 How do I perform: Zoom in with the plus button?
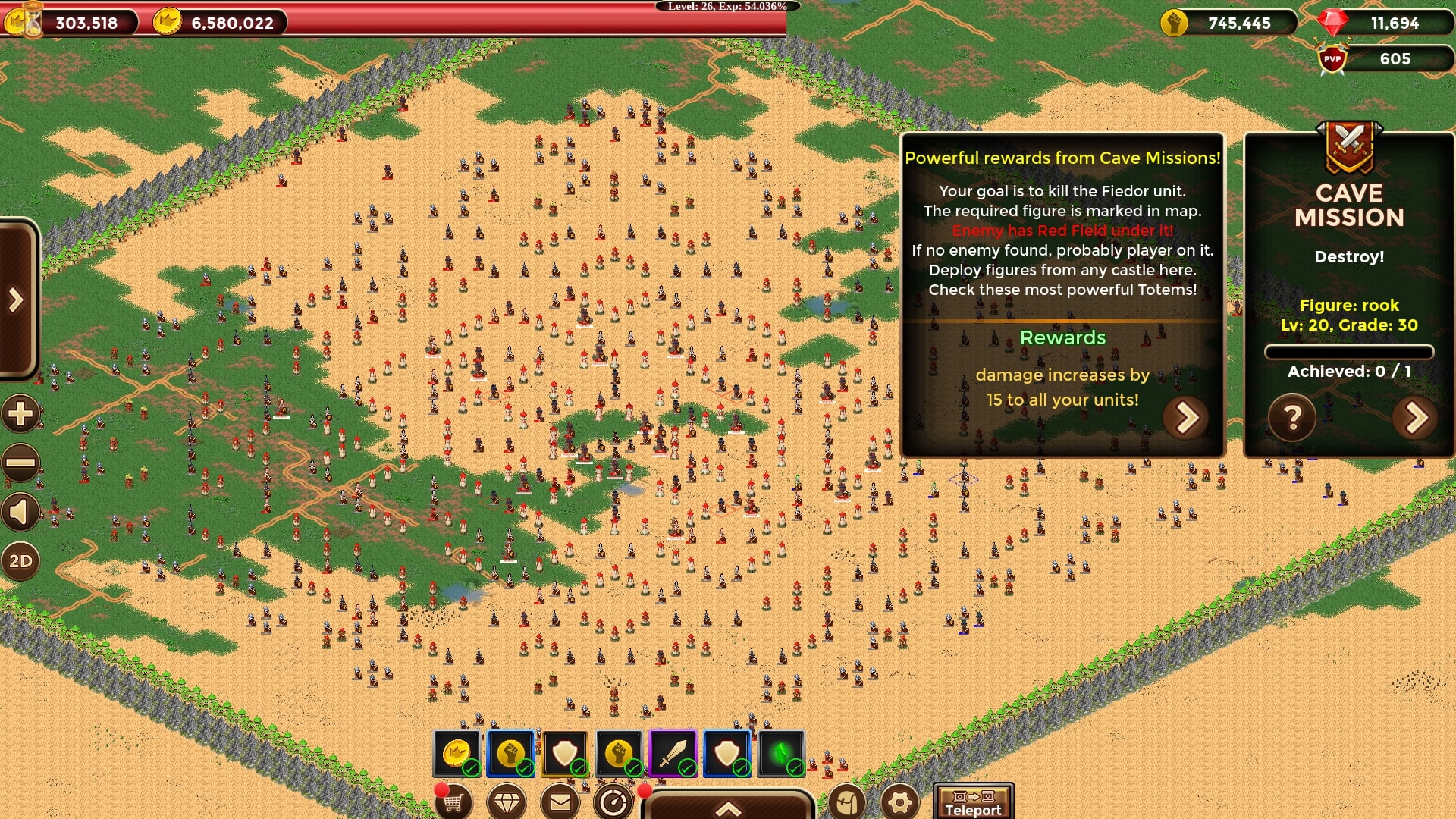[20, 414]
